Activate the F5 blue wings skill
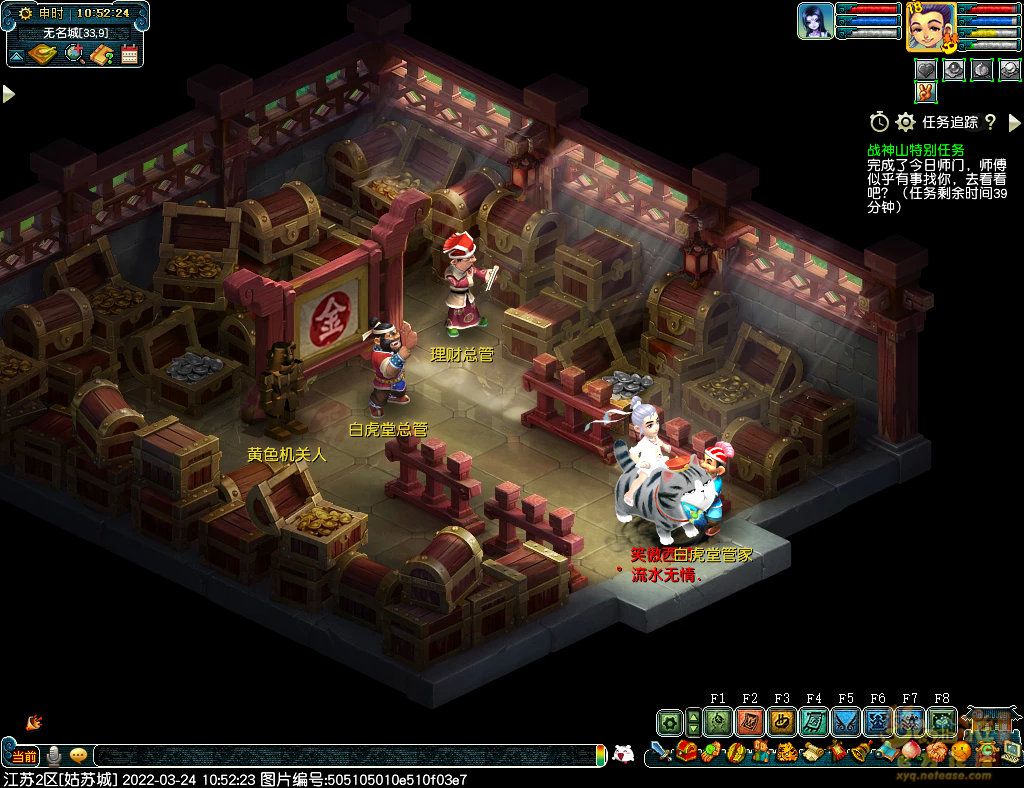The height and width of the screenshot is (788, 1024). click(845, 721)
